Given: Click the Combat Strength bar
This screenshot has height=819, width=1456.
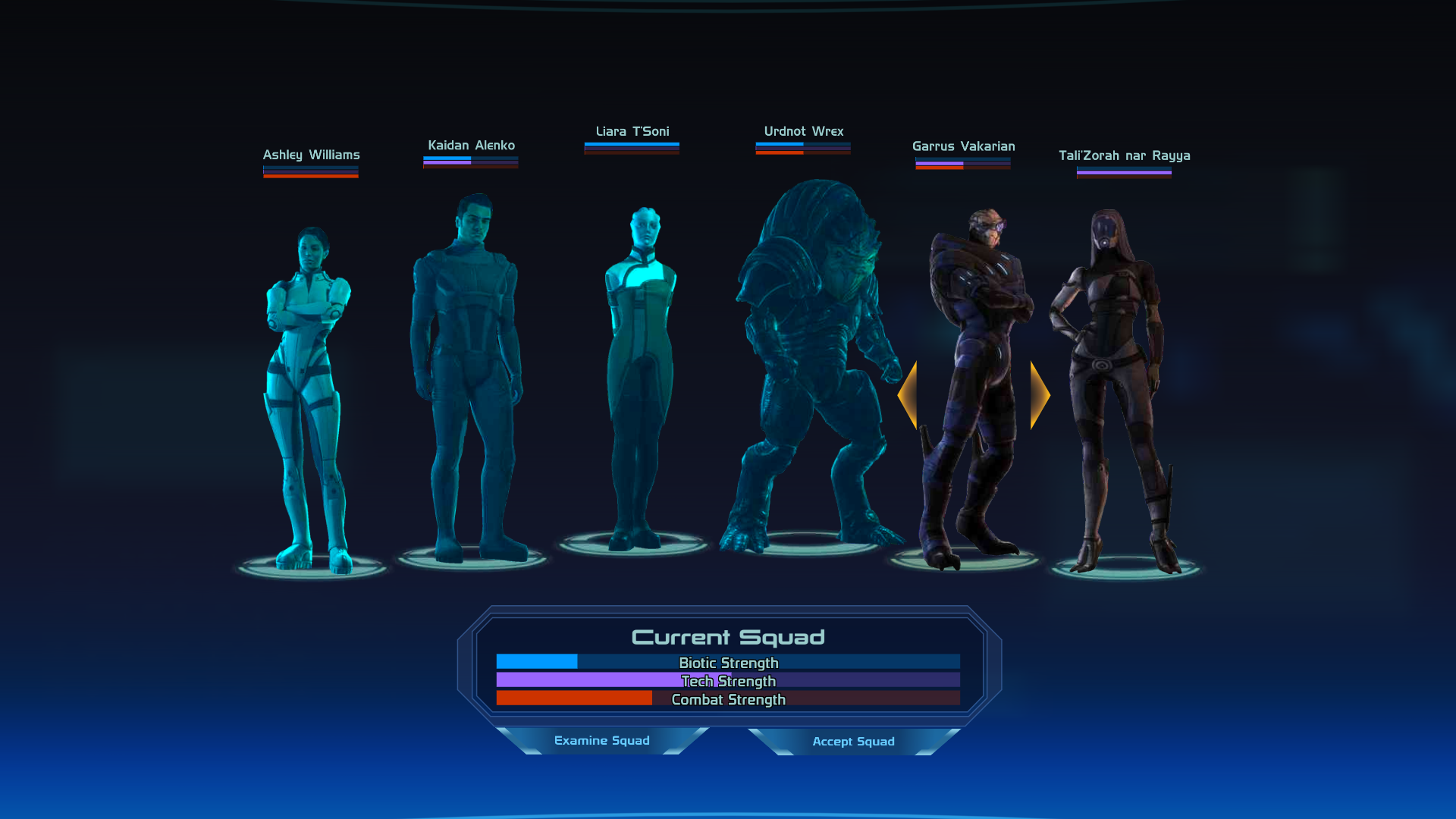Looking at the screenshot, I should (728, 699).
